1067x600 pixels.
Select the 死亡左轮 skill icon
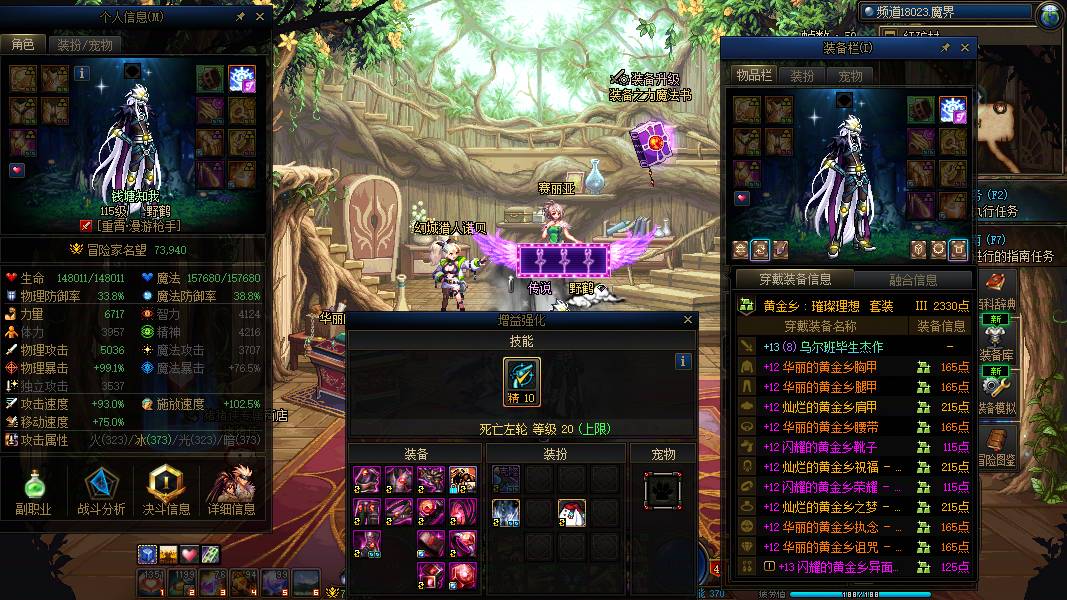(x=522, y=381)
